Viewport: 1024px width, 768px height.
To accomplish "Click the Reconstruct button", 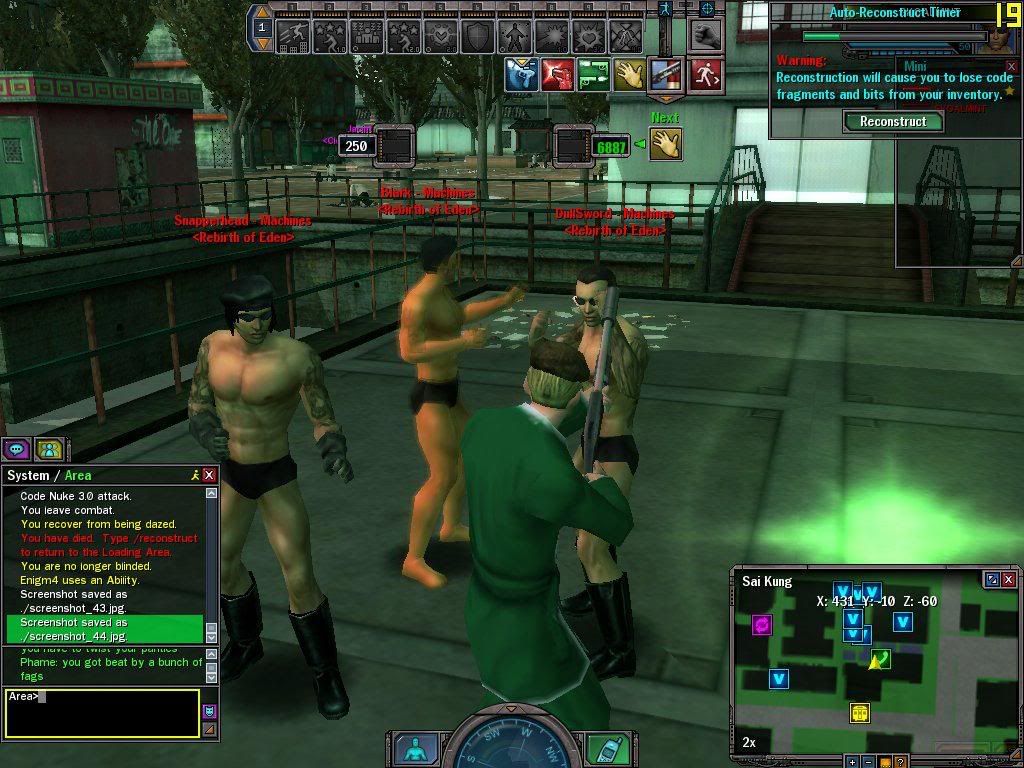I will 893,121.
